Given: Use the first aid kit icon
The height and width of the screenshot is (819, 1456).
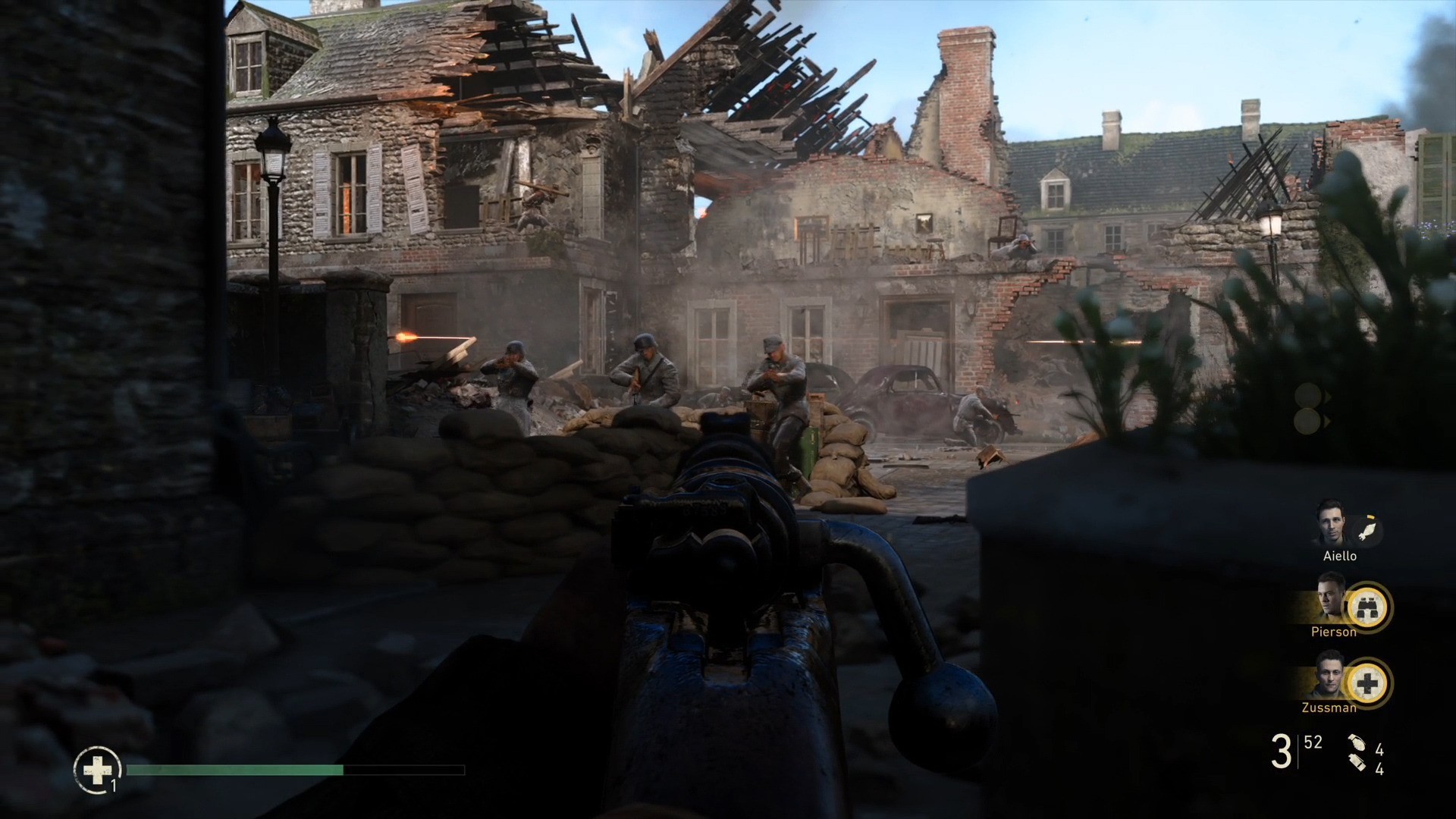Looking at the screenshot, I should 97,770.
